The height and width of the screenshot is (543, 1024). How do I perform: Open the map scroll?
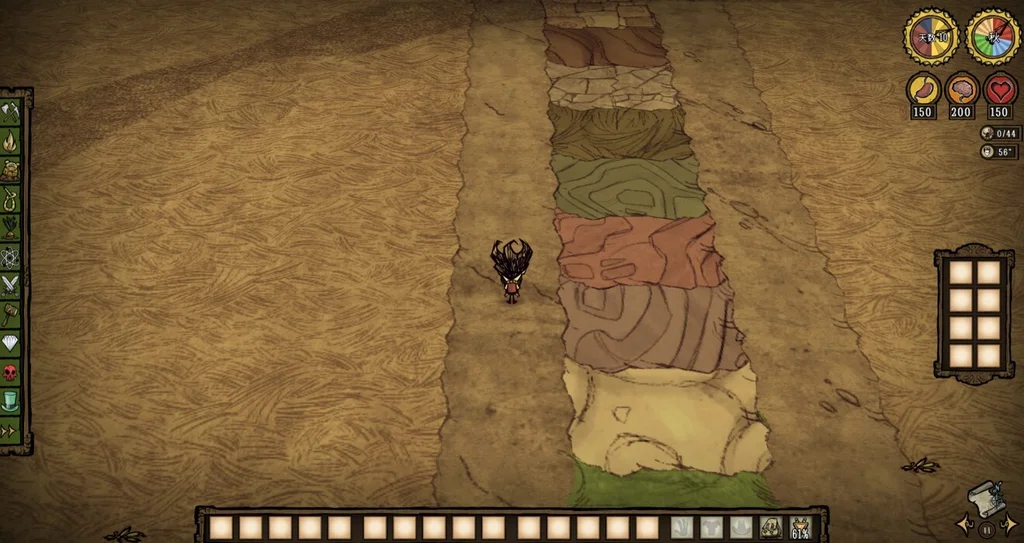[x=987, y=499]
